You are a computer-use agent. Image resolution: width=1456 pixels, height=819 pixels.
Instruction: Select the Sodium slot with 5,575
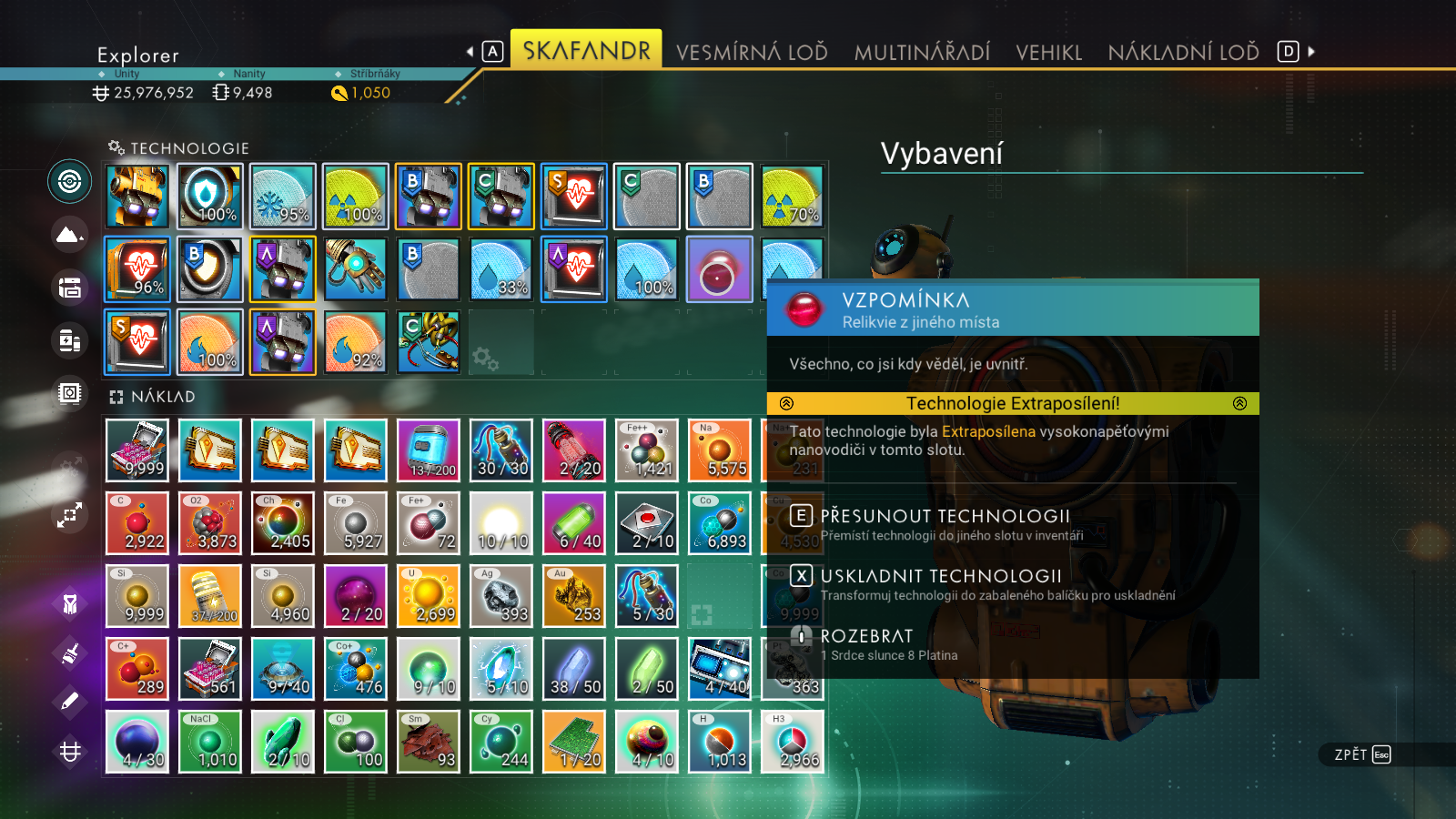tap(720, 450)
